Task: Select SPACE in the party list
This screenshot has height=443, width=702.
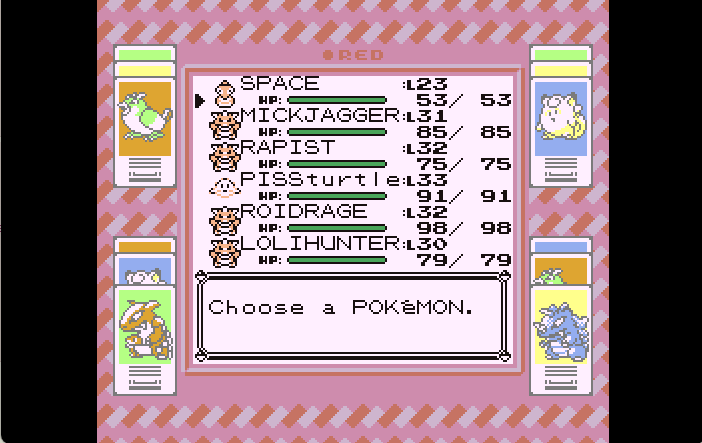Action: 280,85
